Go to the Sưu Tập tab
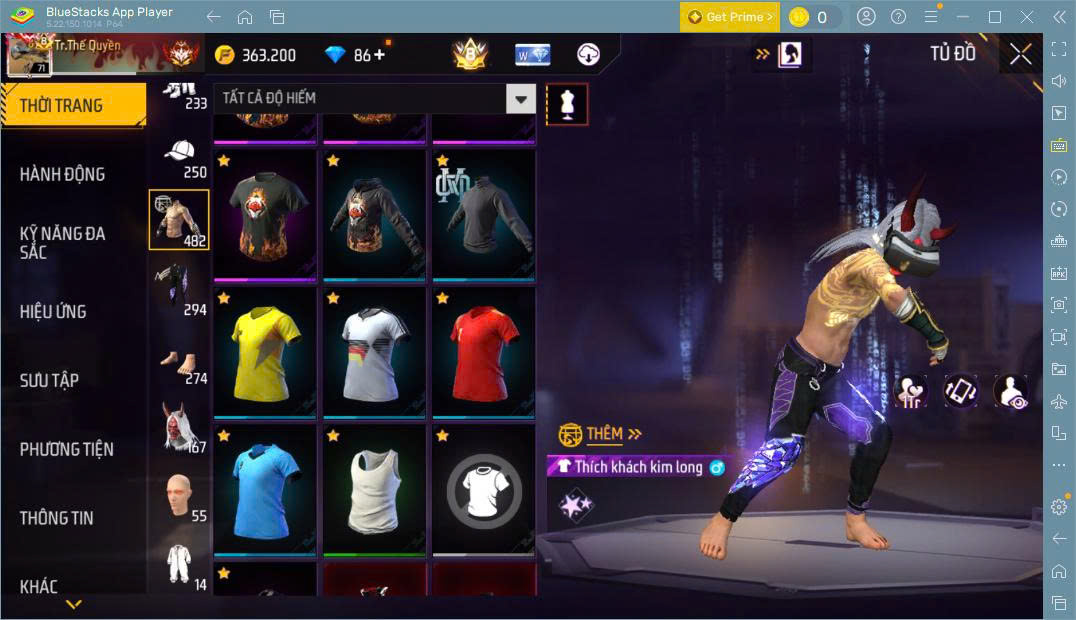 (49, 380)
